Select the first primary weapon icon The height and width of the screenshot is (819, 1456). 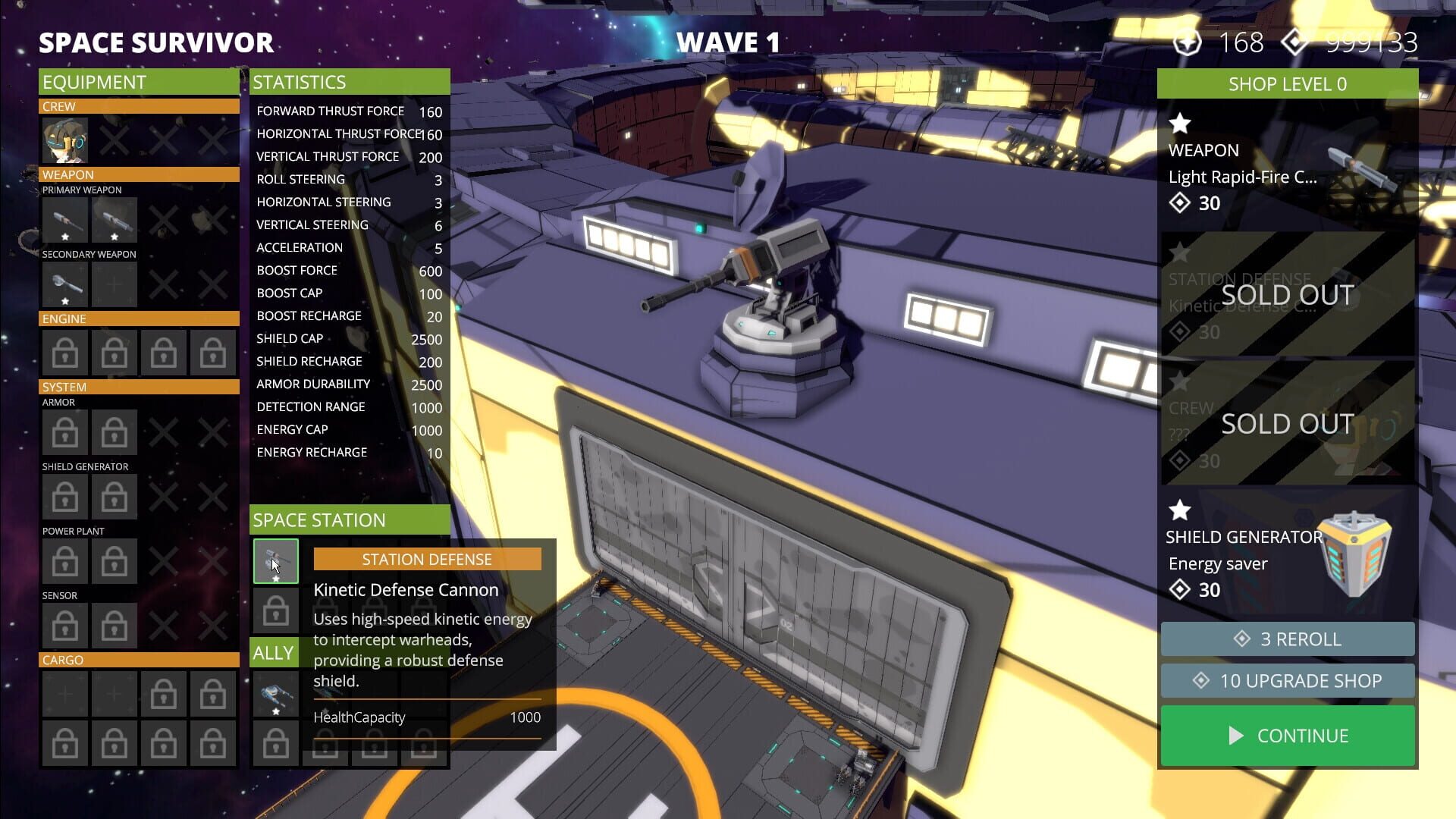(x=64, y=220)
